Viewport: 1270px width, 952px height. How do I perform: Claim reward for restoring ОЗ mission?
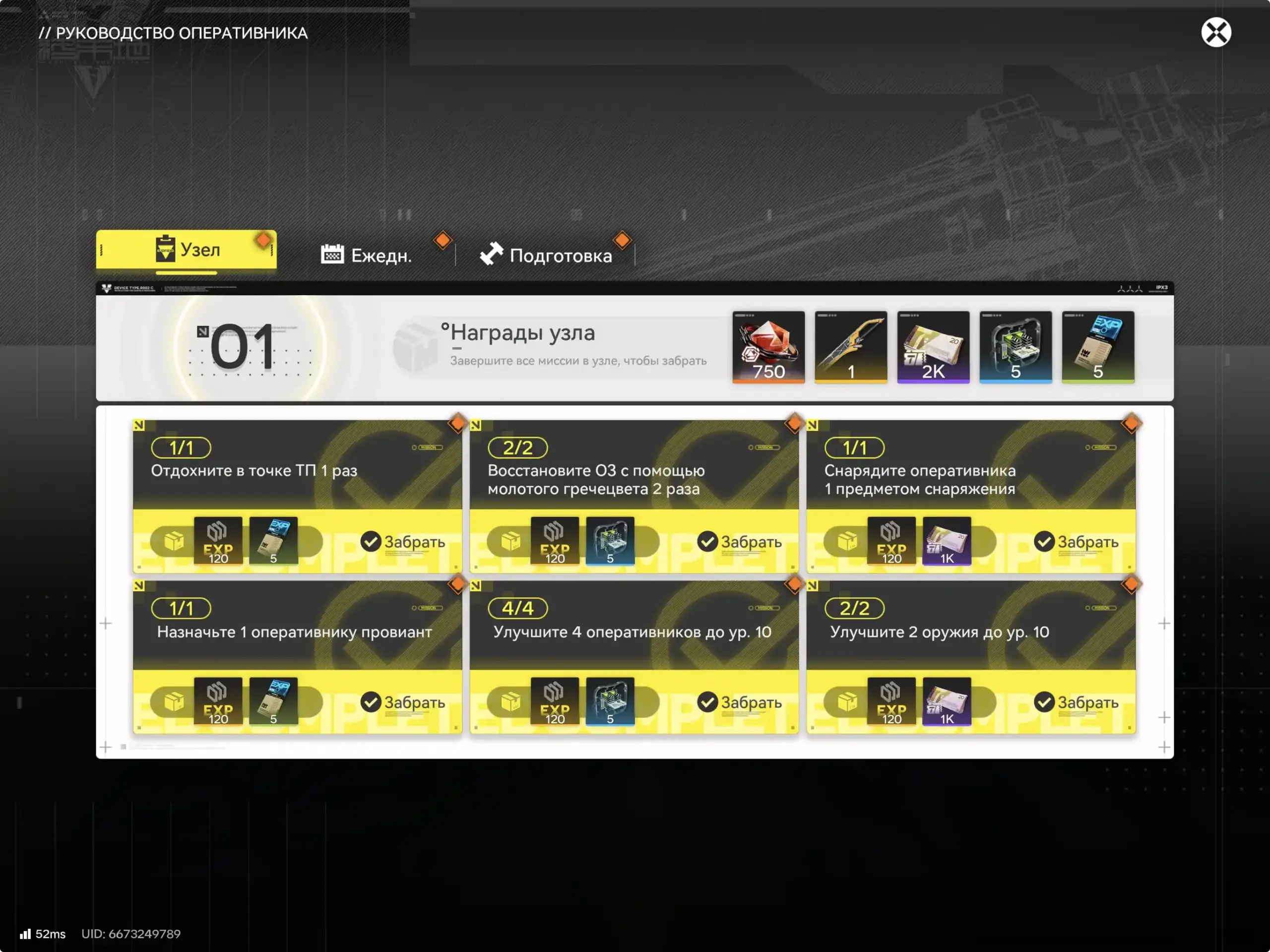(740, 541)
